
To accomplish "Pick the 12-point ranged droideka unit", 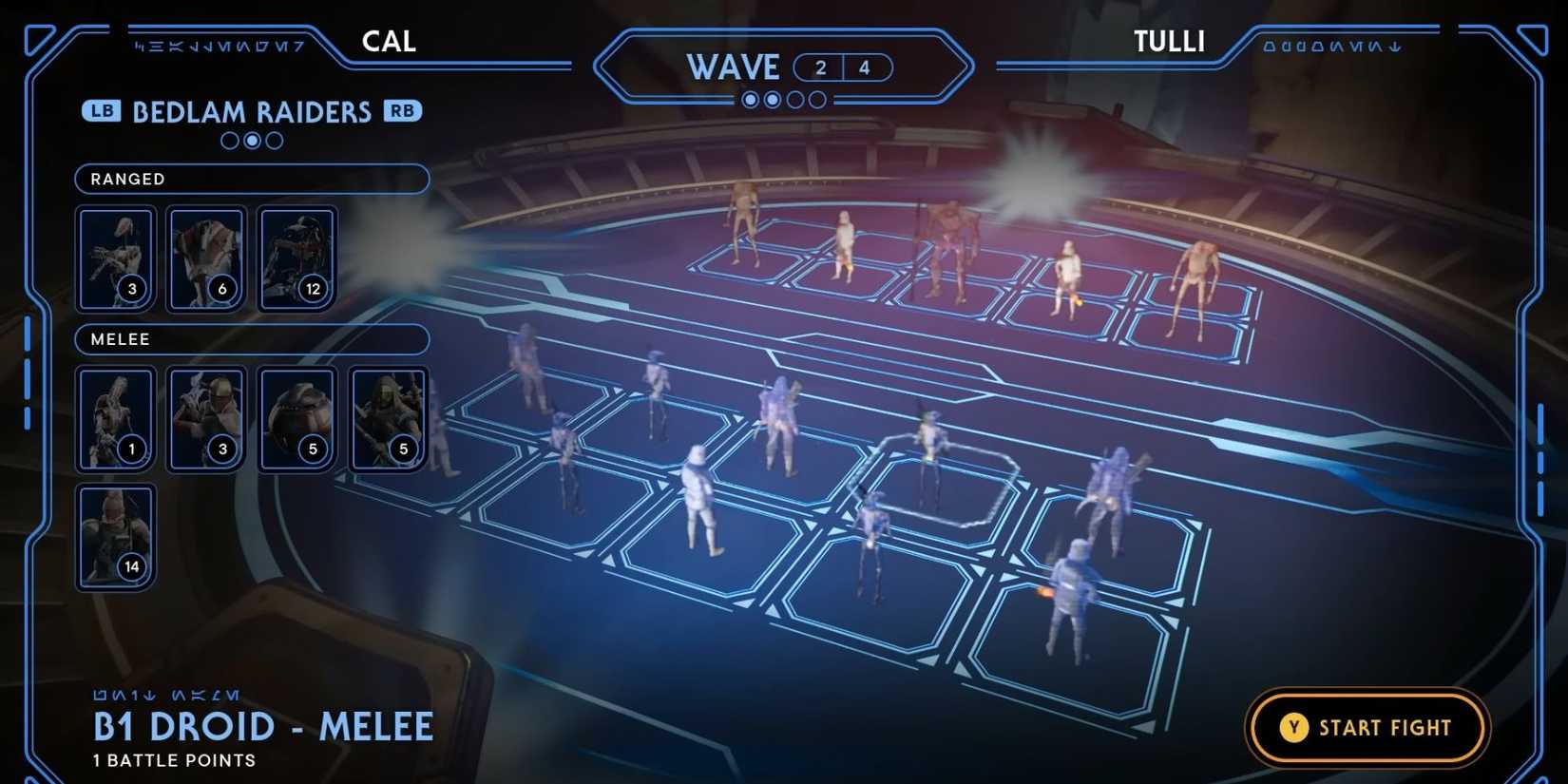I will pyautogui.click(x=296, y=257).
